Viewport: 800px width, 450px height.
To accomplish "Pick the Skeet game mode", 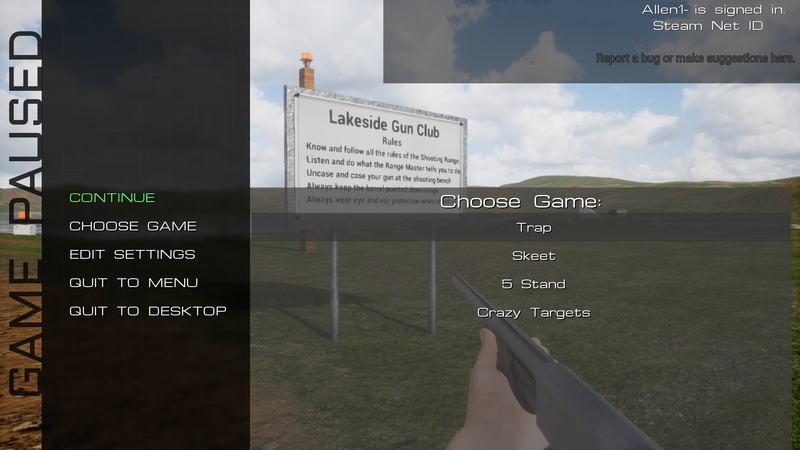I will click(533, 256).
